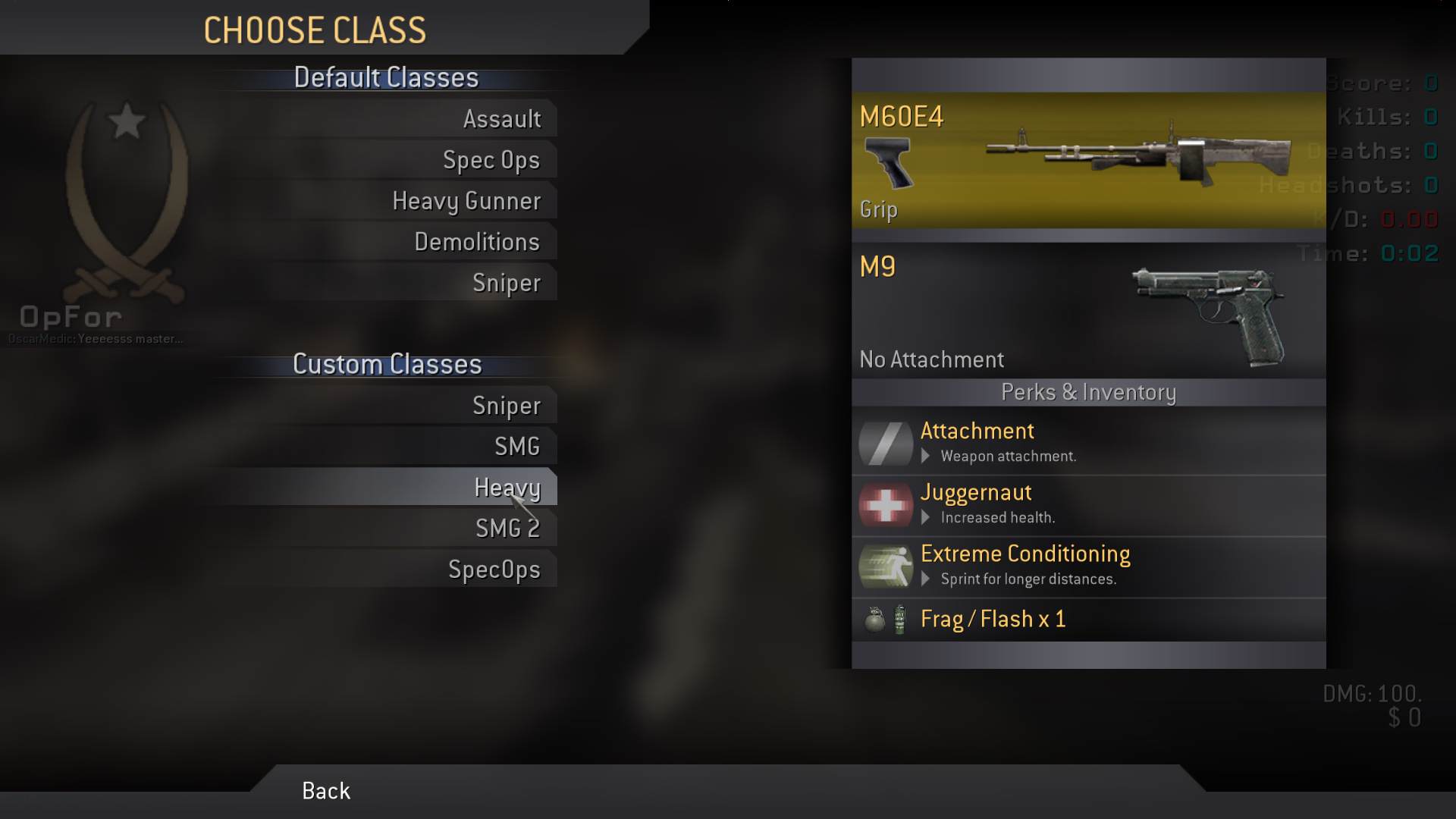Viewport: 1456px width, 819px height.
Task: Go back with the Back button
Action: point(326,791)
